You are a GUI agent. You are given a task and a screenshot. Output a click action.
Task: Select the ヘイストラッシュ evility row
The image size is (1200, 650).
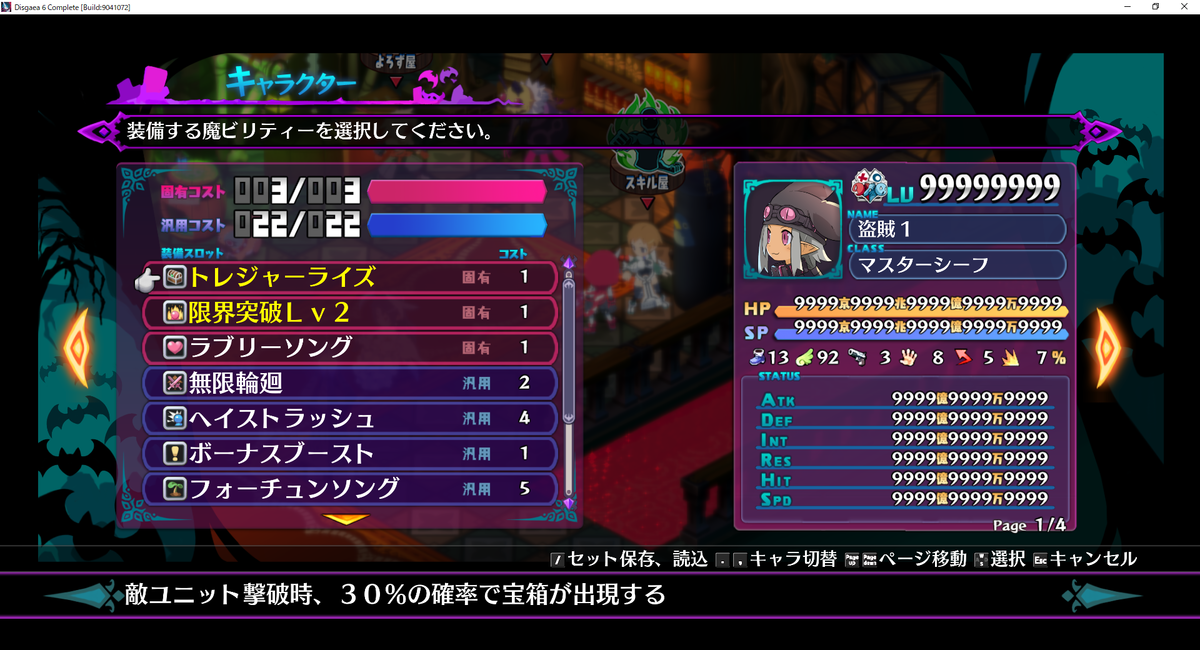(350, 418)
